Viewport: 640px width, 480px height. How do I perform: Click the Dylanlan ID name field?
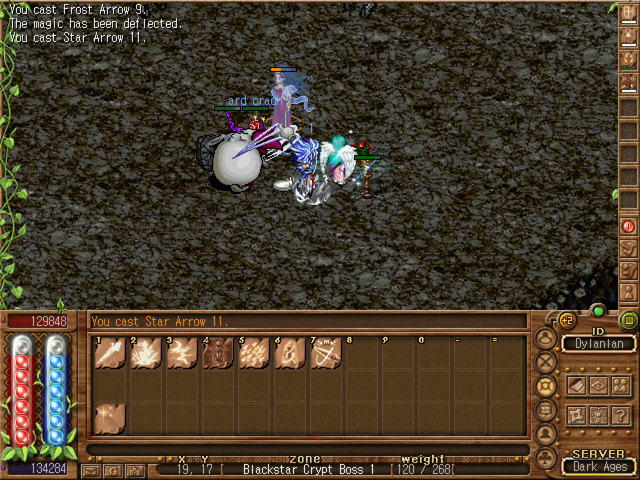coord(599,344)
